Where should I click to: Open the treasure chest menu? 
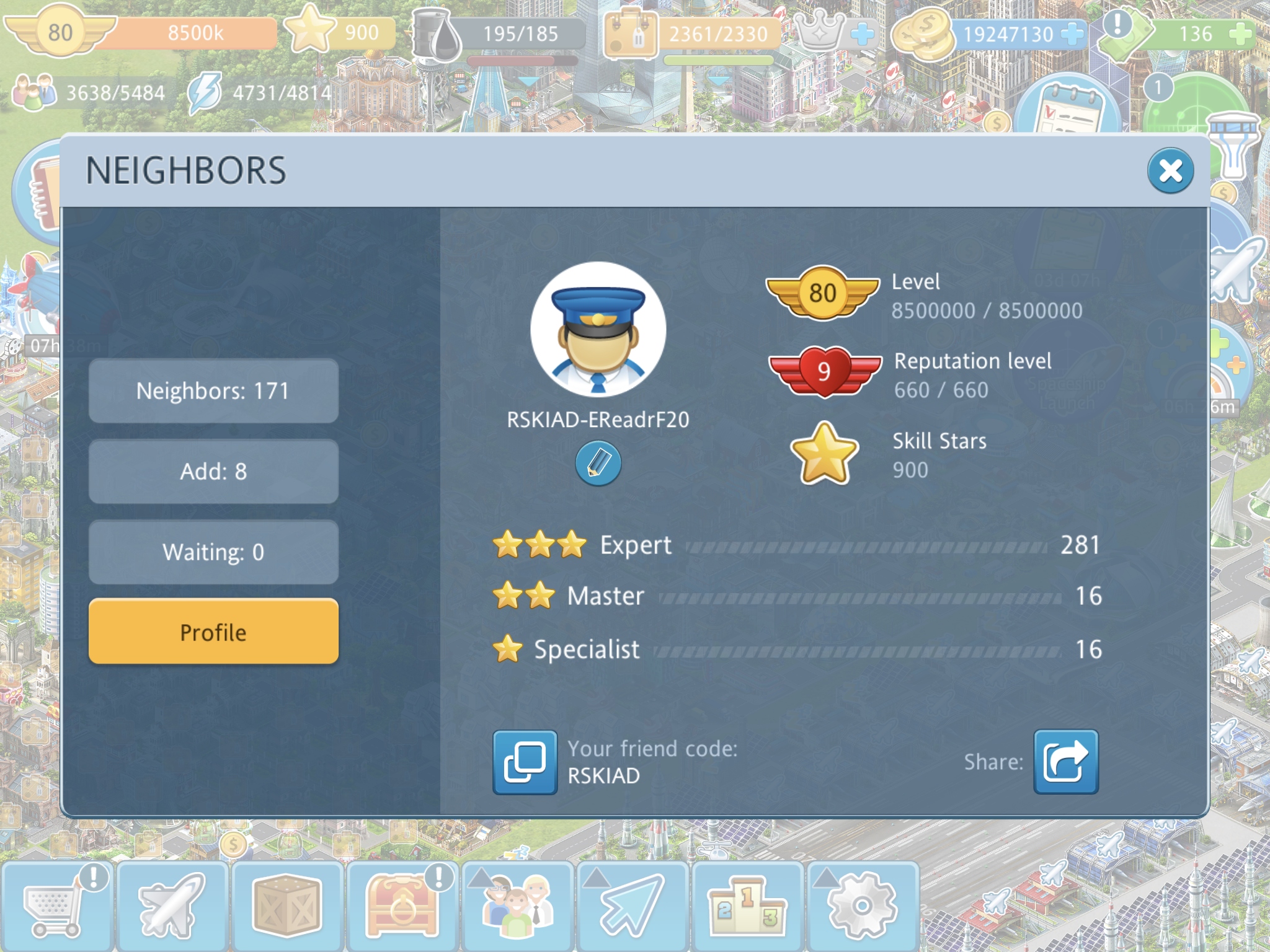point(402,906)
